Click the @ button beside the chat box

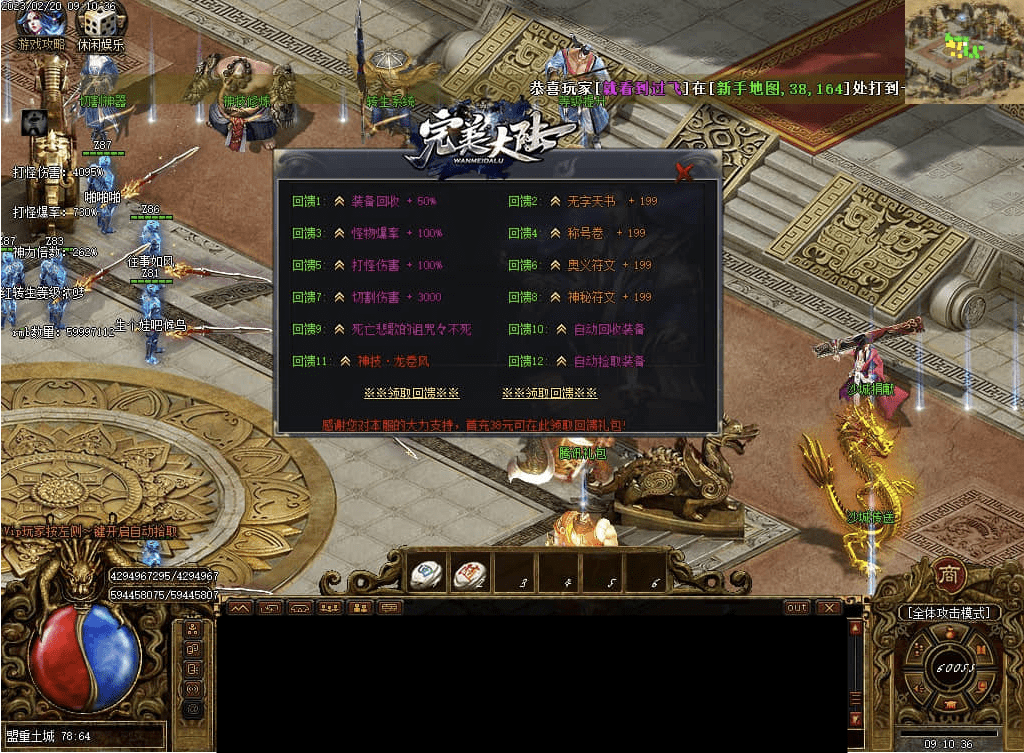(193, 708)
